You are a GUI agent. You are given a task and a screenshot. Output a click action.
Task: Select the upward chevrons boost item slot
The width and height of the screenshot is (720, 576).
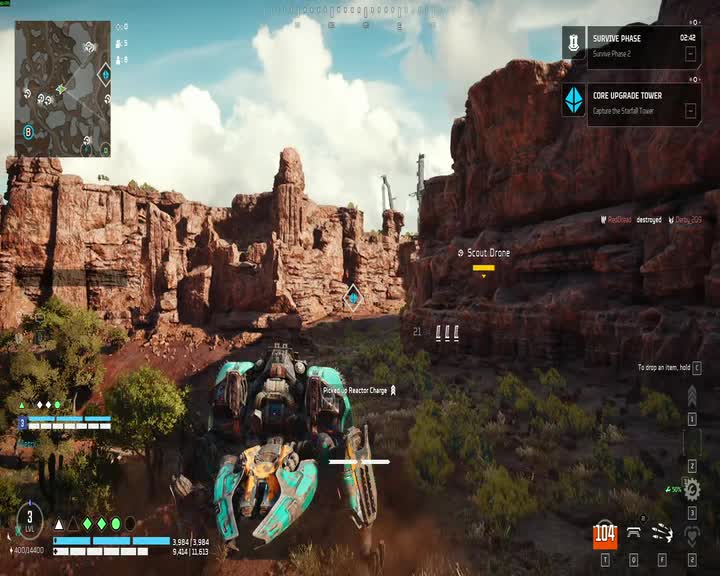691,397
